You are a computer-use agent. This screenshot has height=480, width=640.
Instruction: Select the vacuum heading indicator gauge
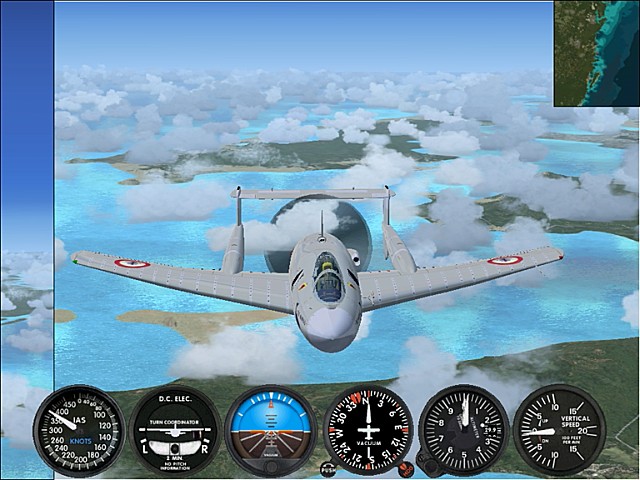tap(367, 429)
